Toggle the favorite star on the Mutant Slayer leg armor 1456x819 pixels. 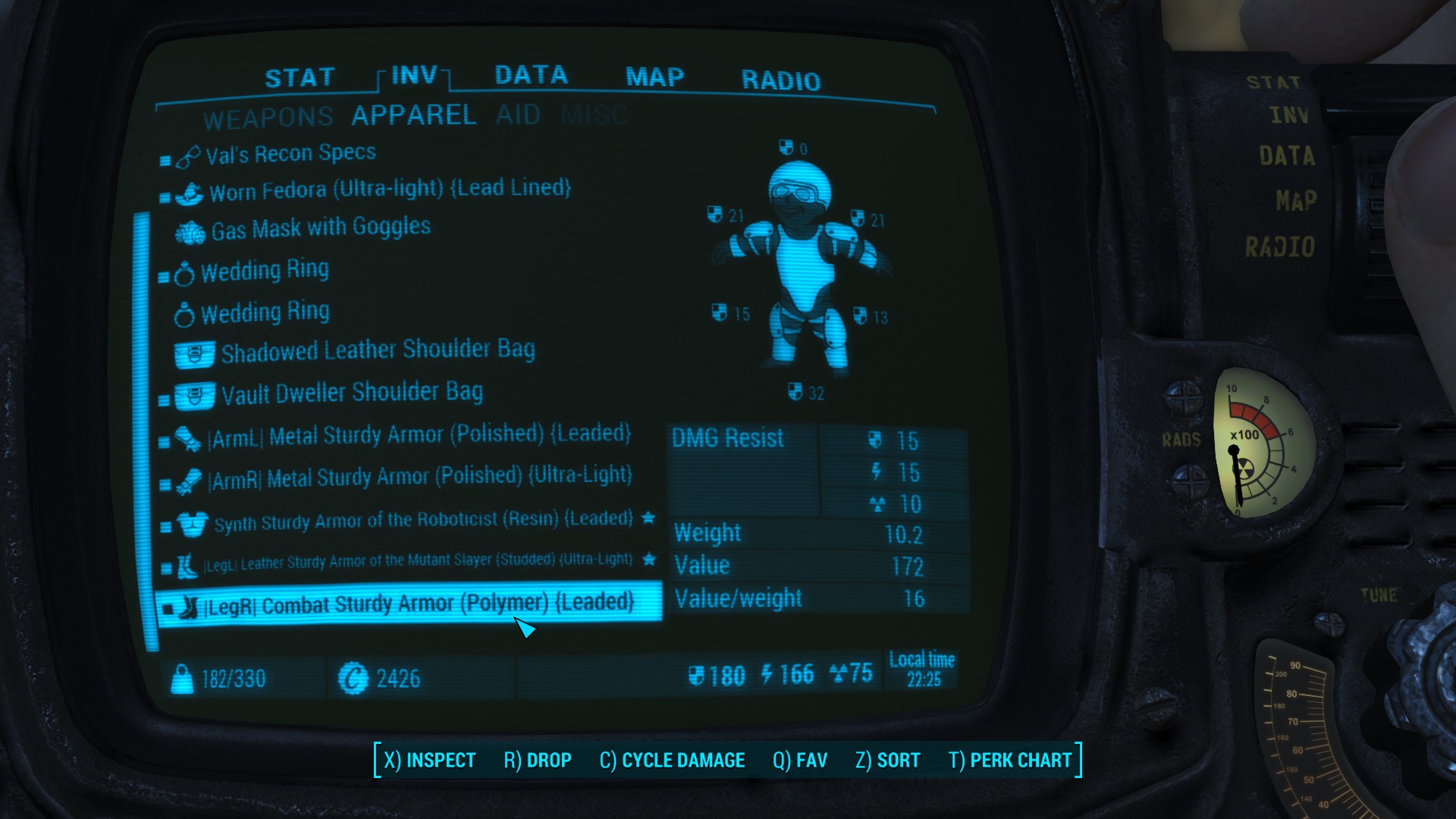tap(648, 560)
